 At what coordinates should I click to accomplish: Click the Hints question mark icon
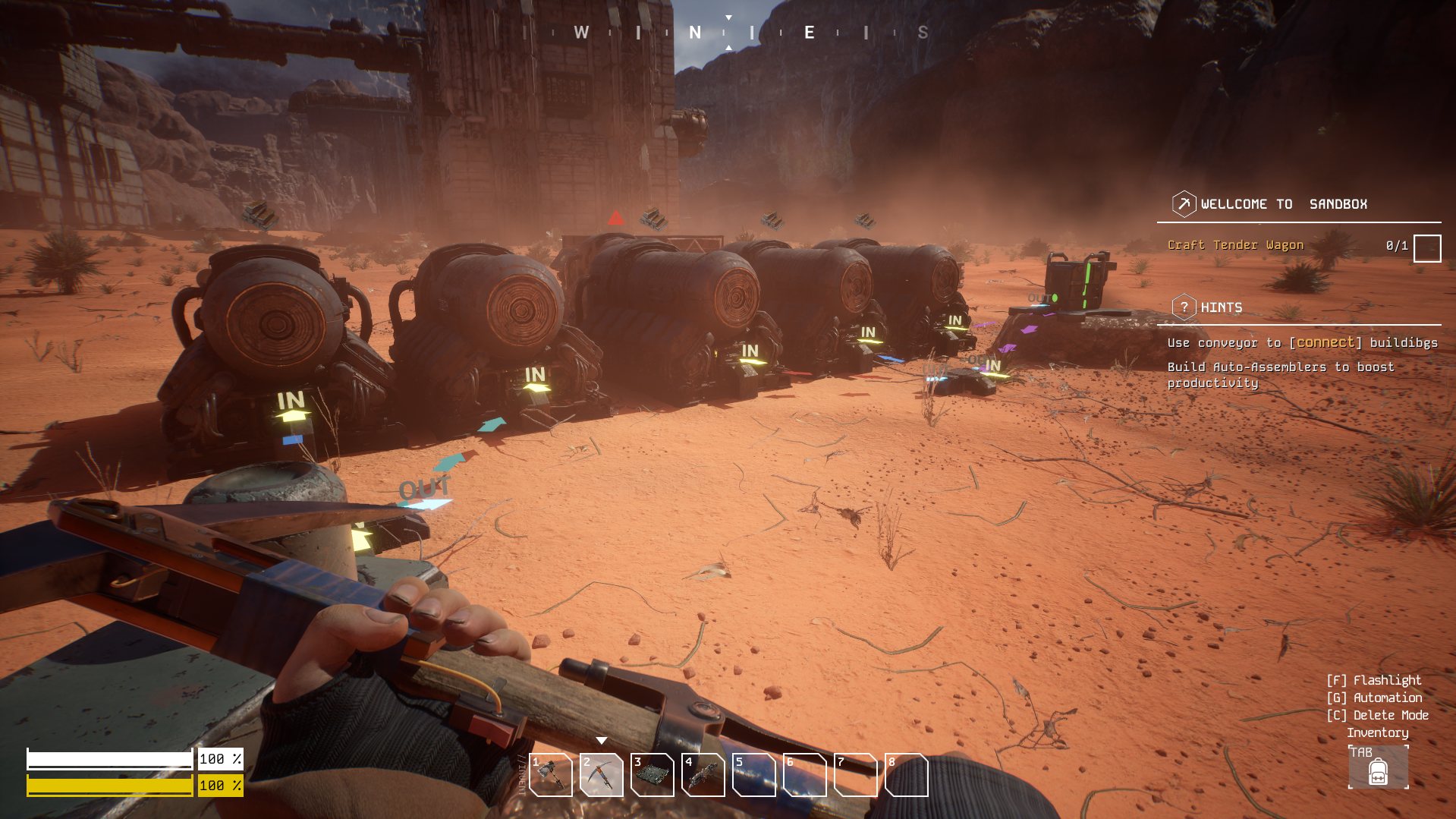click(x=1184, y=307)
